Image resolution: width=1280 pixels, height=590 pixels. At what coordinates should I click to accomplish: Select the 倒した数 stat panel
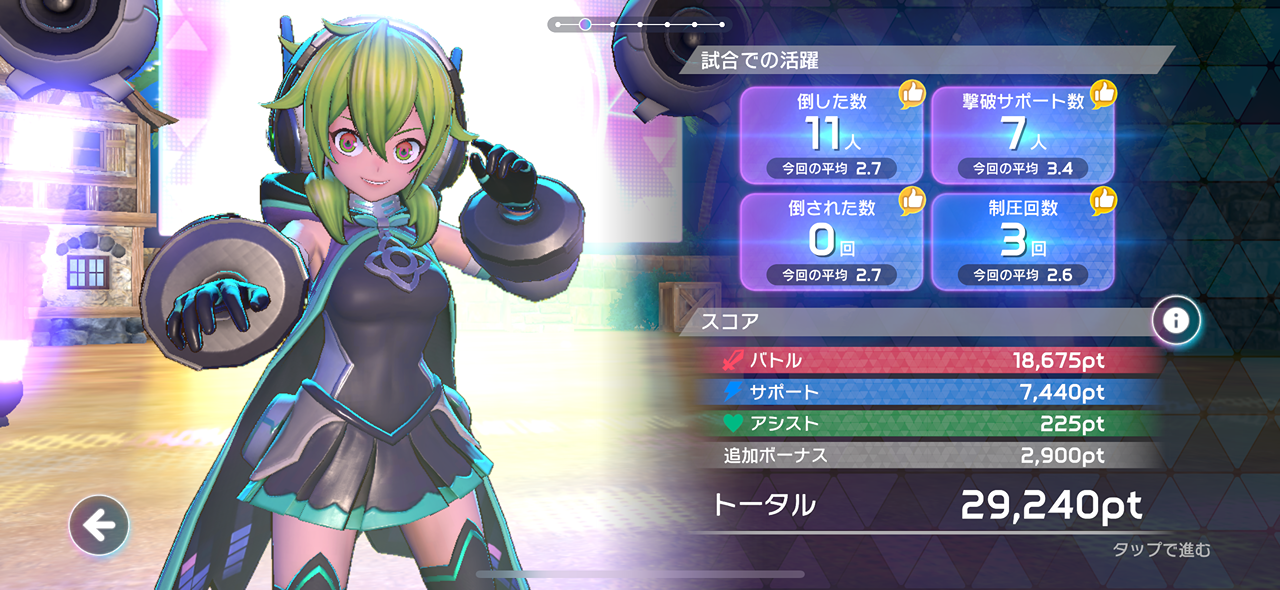pyautogui.click(x=831, y=135)
